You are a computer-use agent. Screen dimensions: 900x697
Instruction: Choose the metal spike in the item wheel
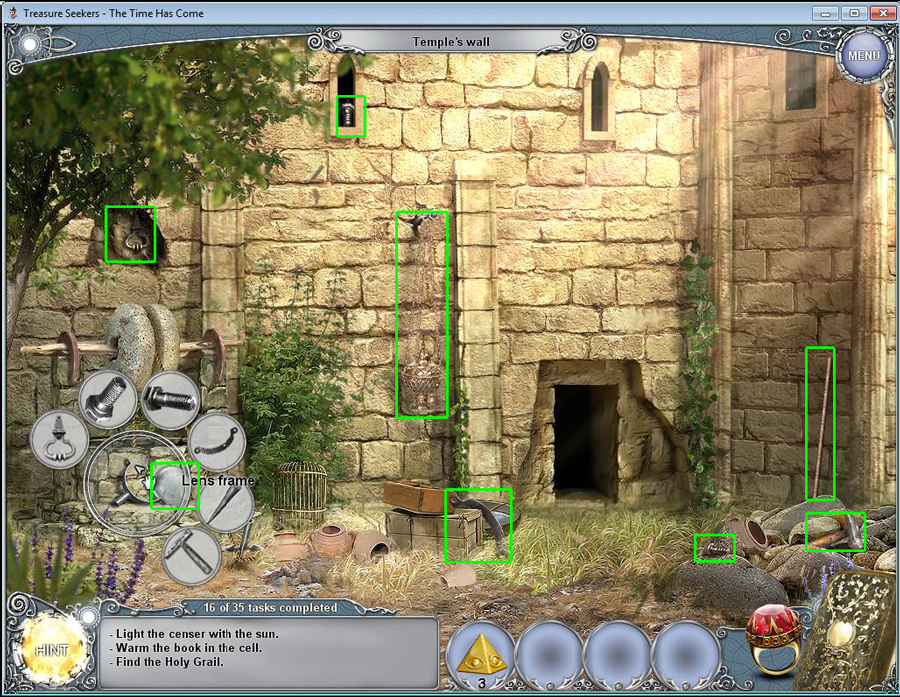pyautogui.click(x=224, y=503)
